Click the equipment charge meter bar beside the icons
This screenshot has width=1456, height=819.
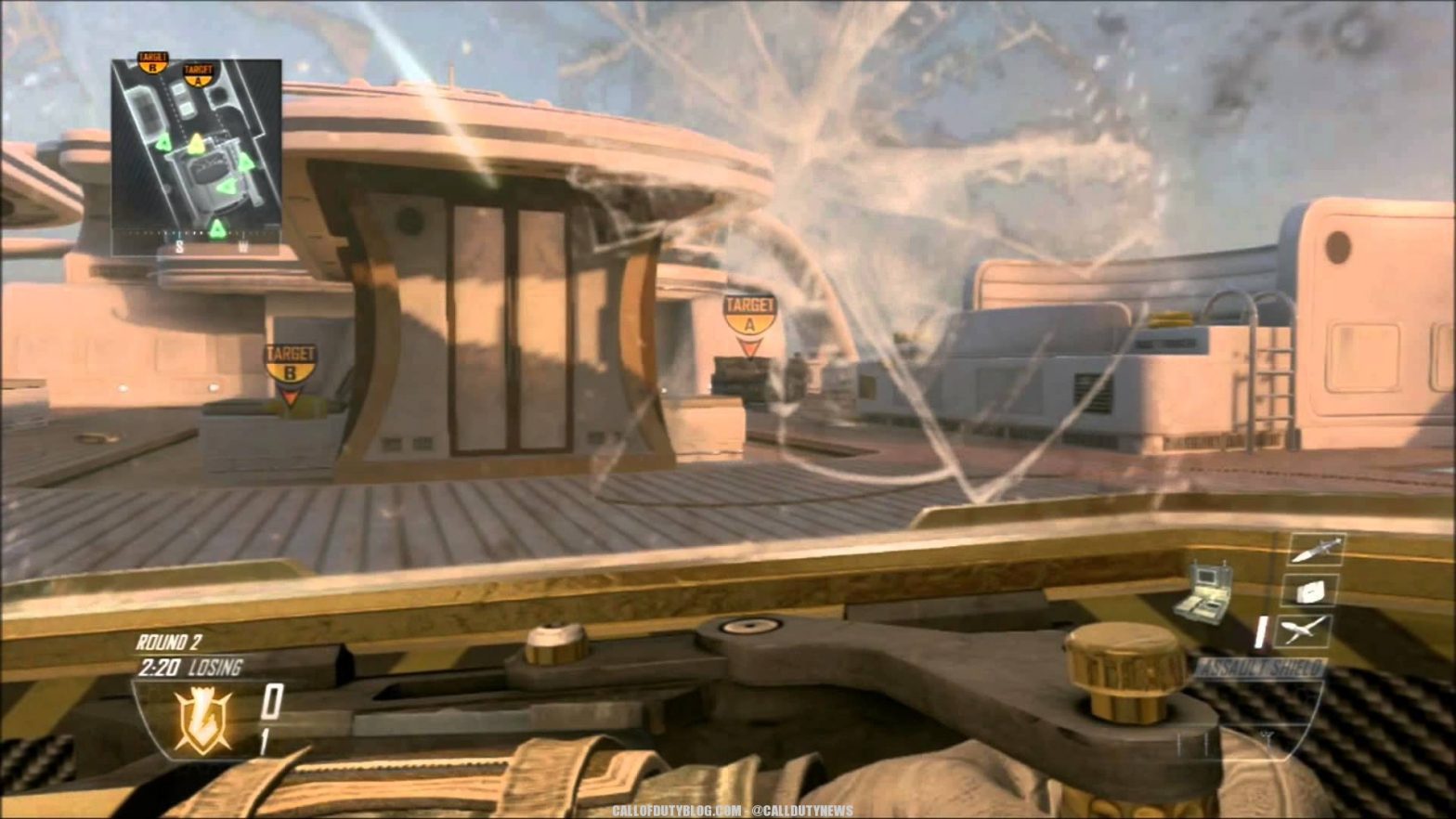1260,631
